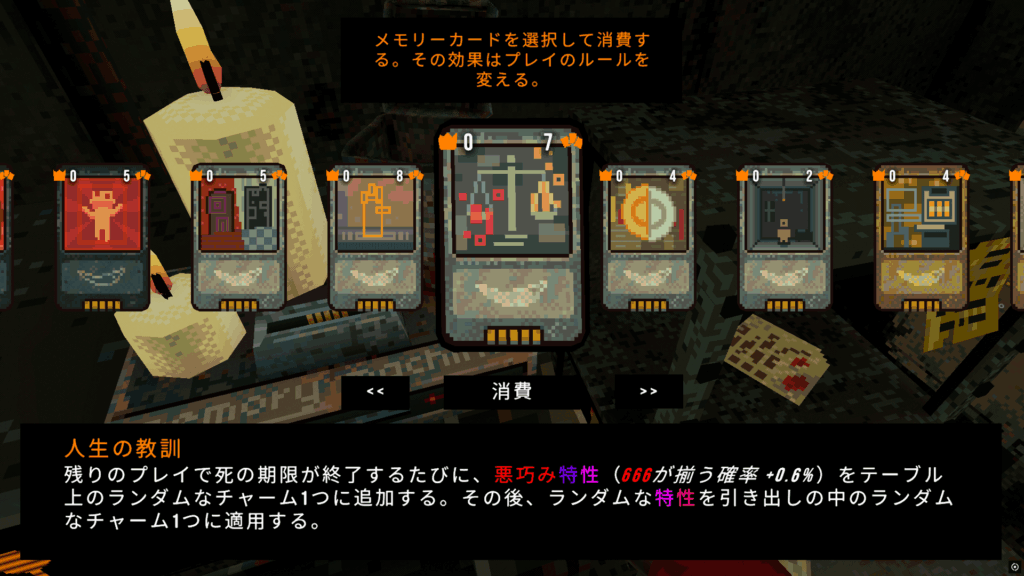Select the red card with pink figure

103,236
